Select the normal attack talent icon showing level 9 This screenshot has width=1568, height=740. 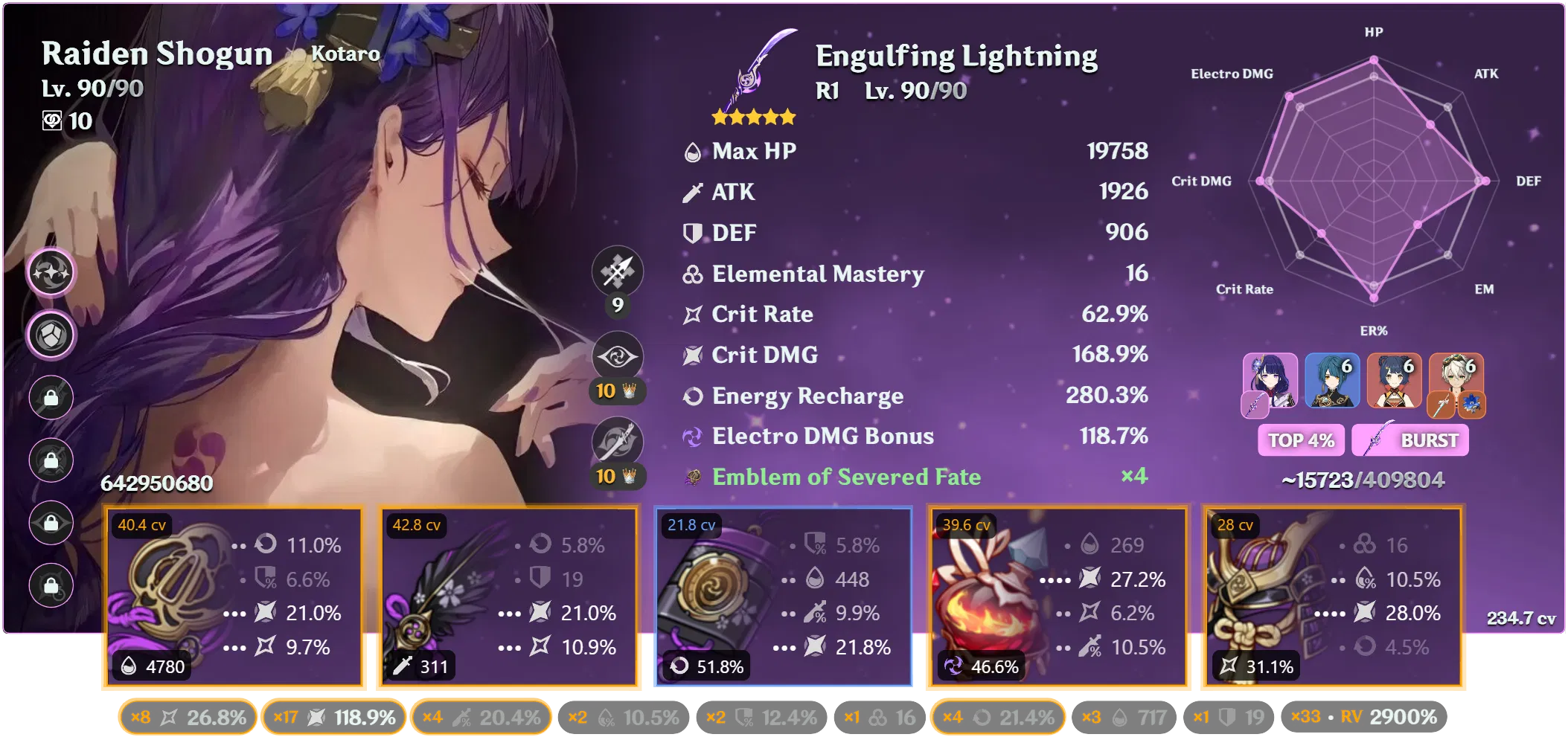(616, 272)
